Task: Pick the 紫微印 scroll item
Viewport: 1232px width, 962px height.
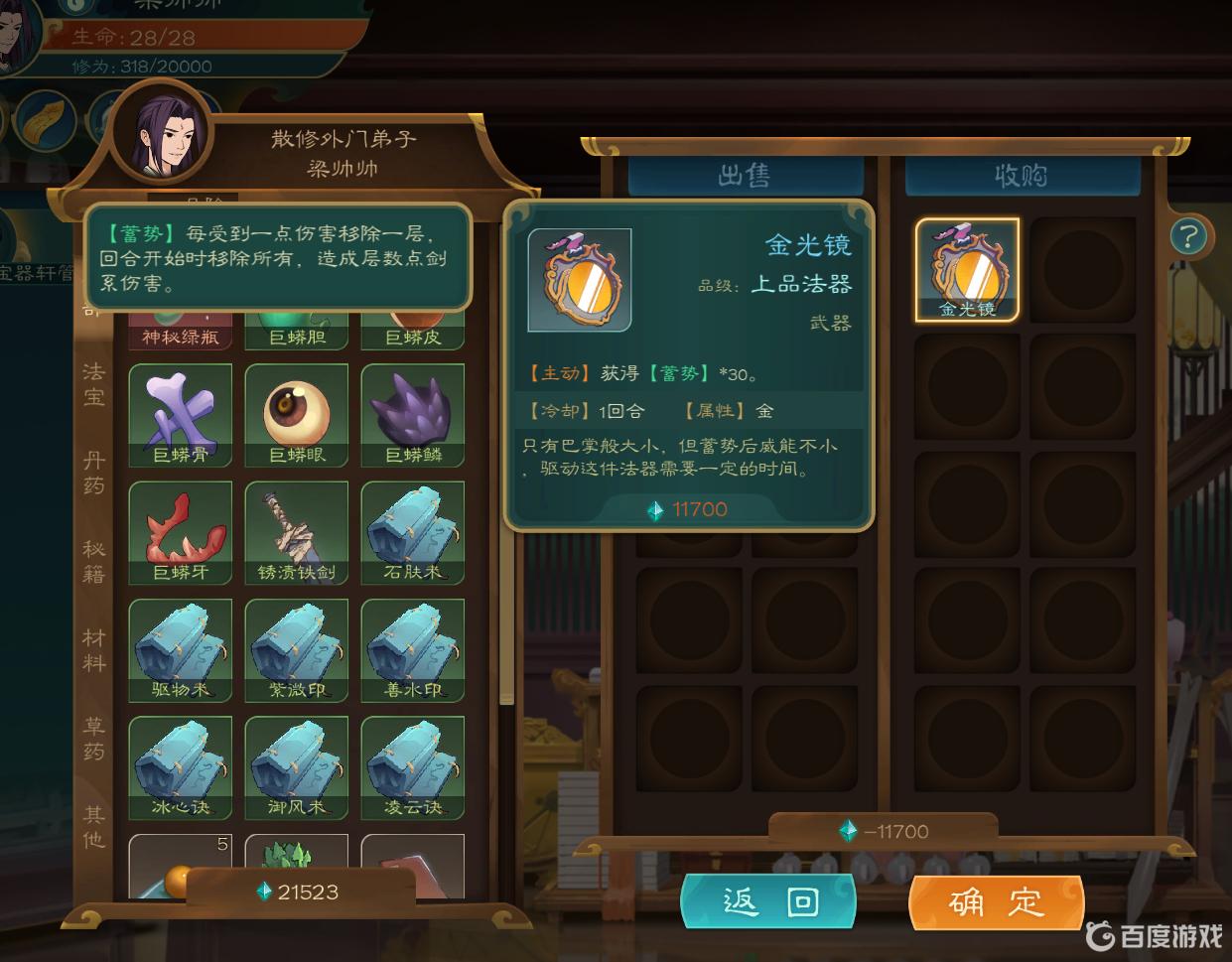Action: [297, 649]
